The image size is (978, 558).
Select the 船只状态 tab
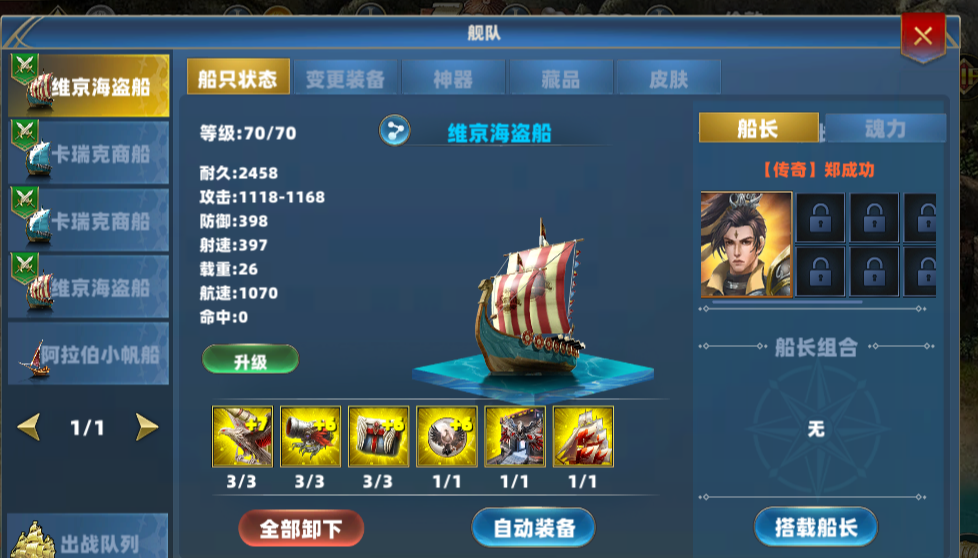click(x=238, y=79)
